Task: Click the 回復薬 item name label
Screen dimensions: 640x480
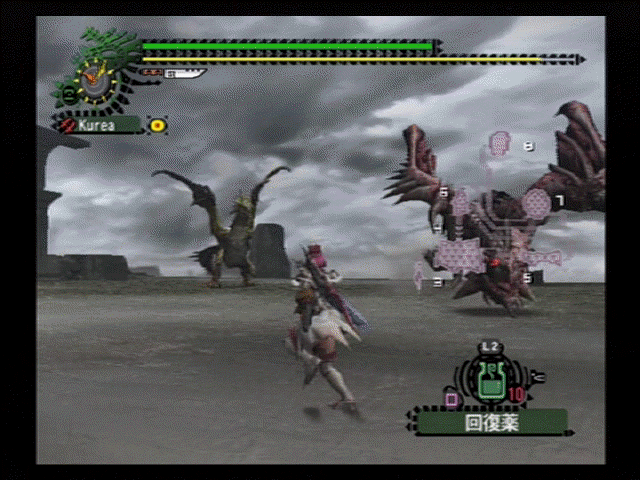Action: pos(487,422)
